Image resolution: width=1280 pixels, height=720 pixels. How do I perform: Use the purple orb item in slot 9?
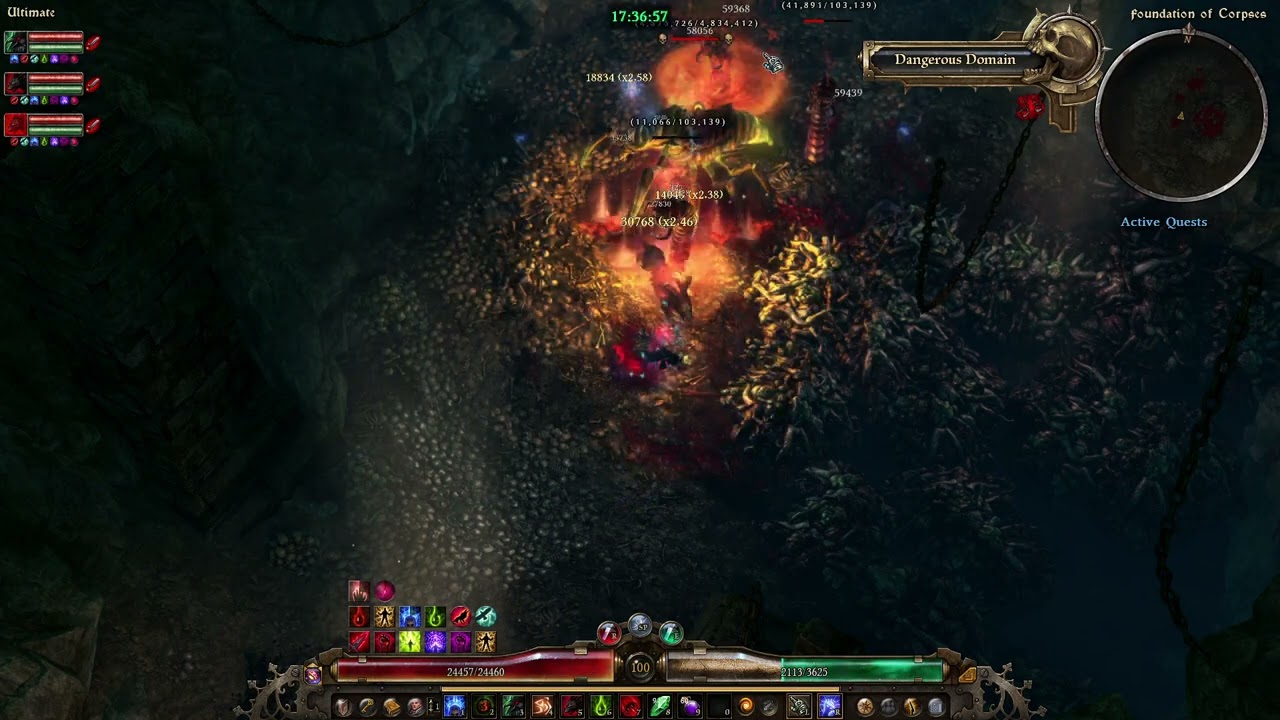(x=689, y=707)
